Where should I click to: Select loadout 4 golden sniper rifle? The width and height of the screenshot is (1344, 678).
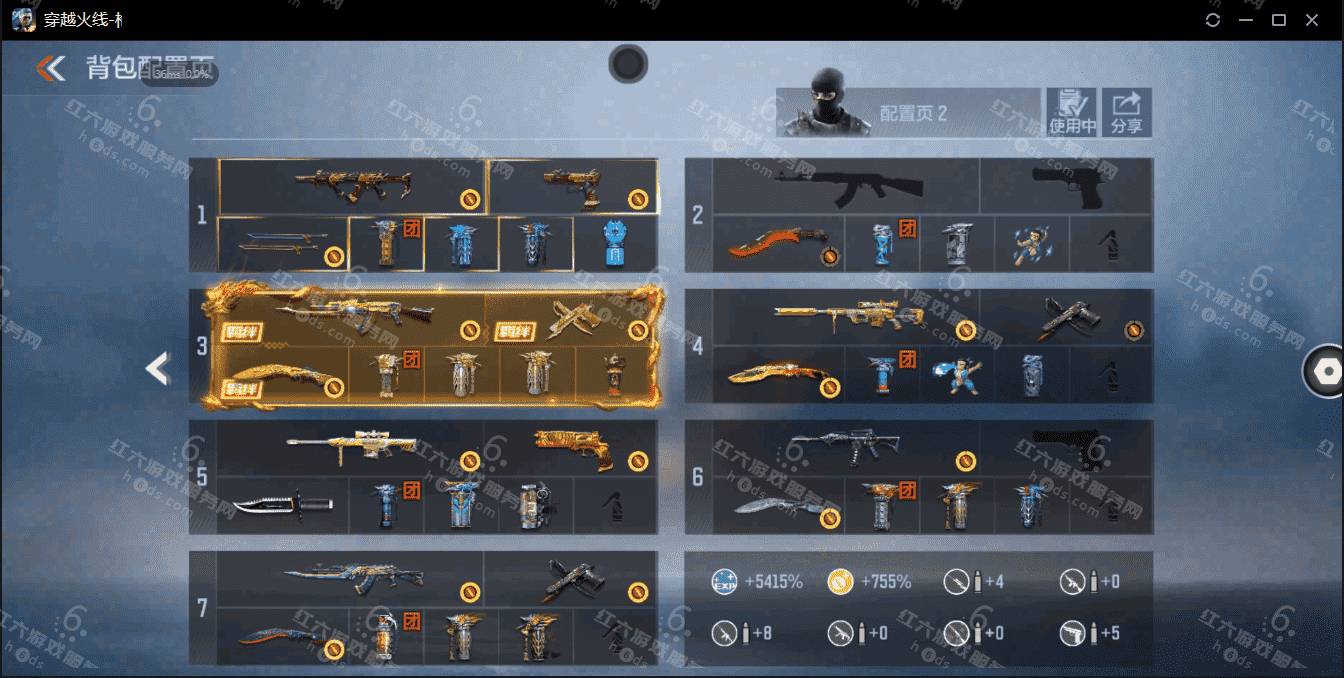pos(846,317)
